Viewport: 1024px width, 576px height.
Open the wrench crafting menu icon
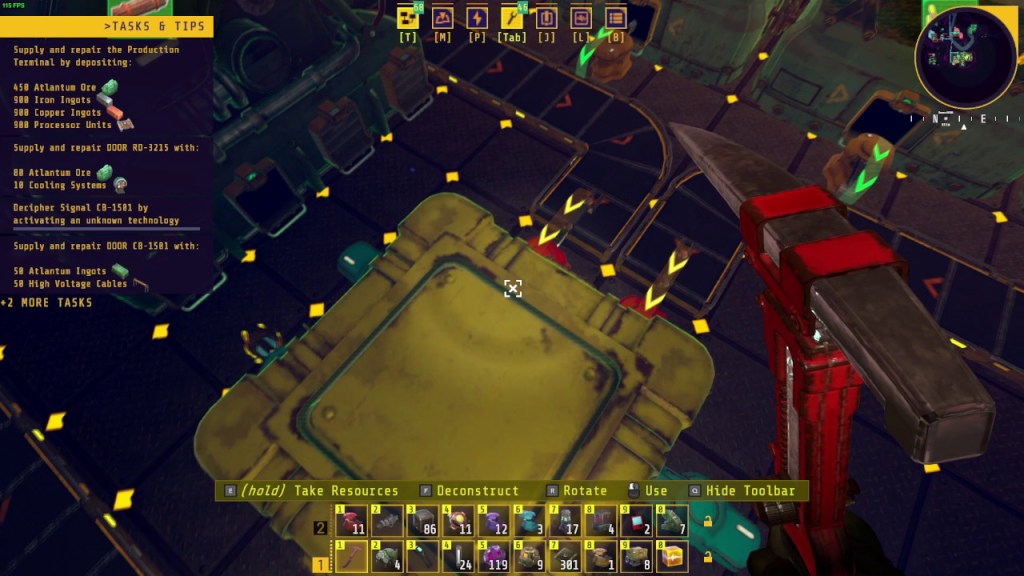point(511,18)
